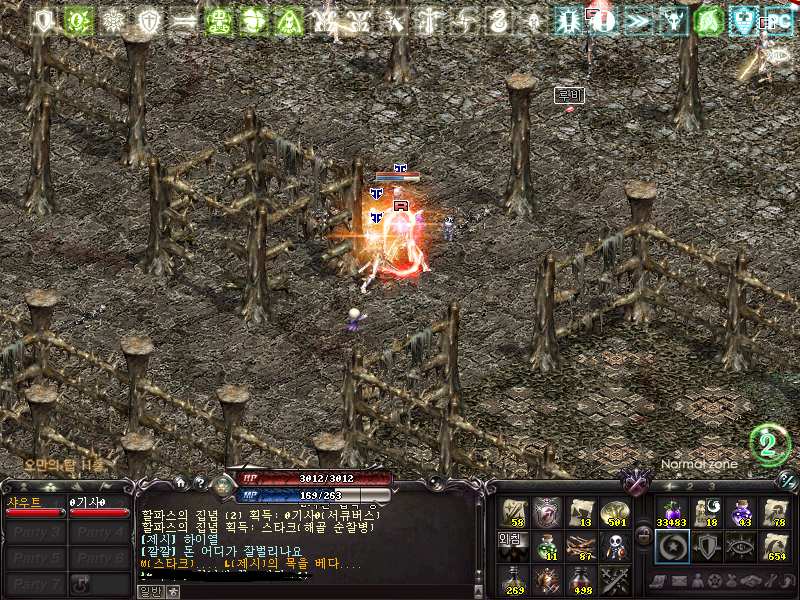Image resolution: width=800 pixels, height=600 pixels.
Task: Use the green potion with count 11
Action: pyautogui.click(x=547, y=546)
